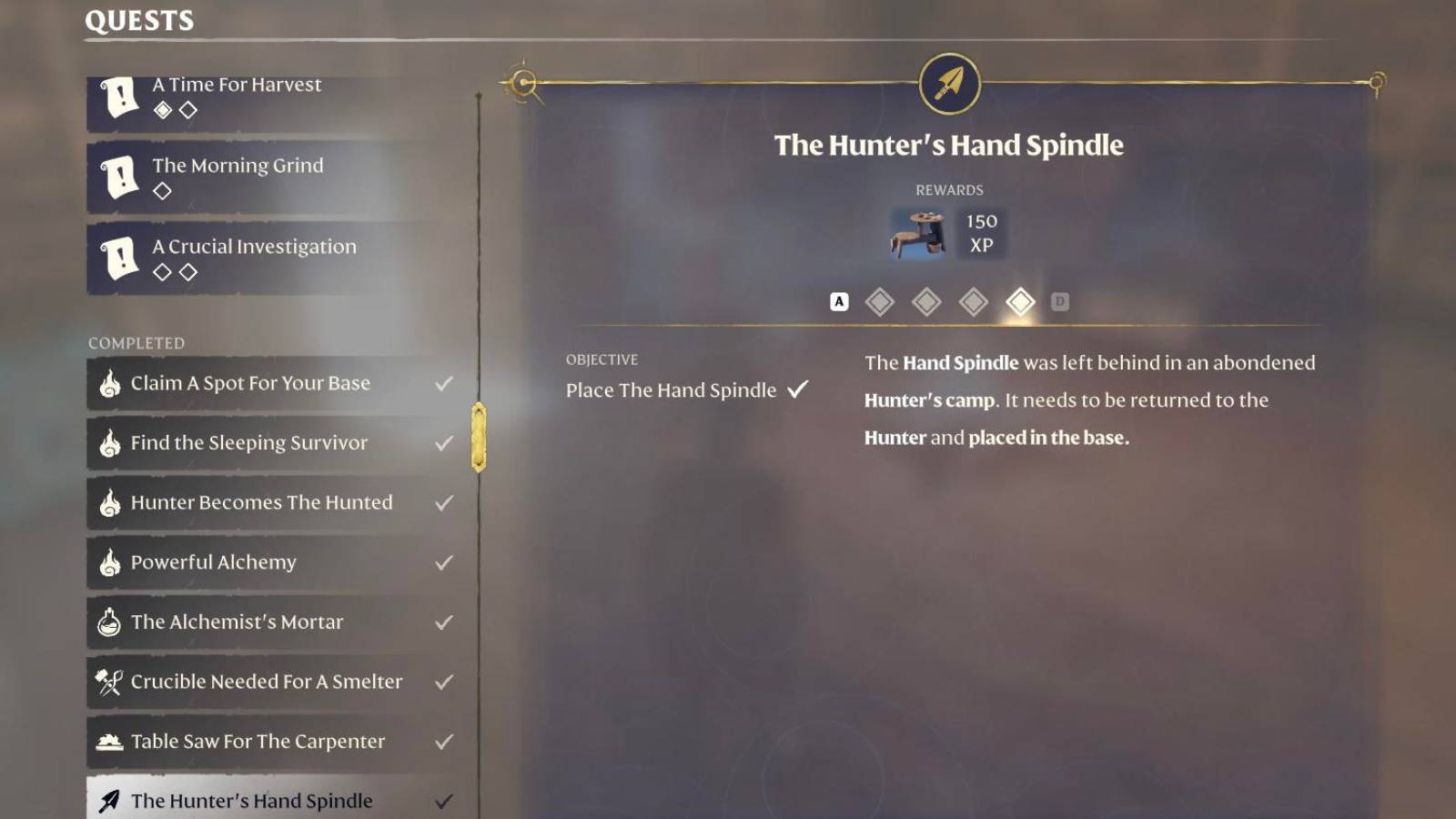Viewport: 1456px width, 819px height.
Task: Click the arrow icon next to The Hunter's Hand Spindle
Action: pyautogui.click(x=109, y=801)
